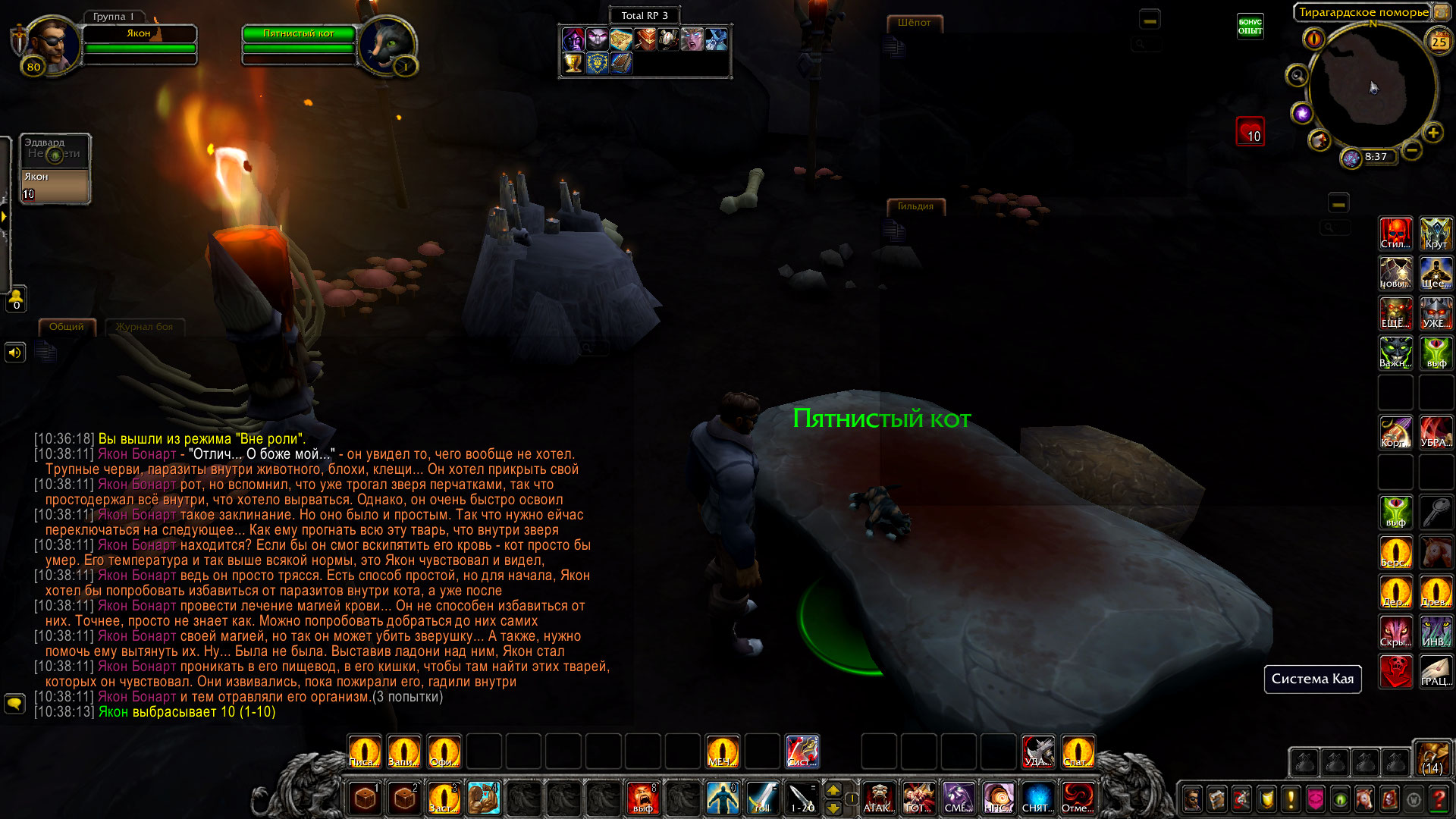Image resolution: width=1456 pixels, height=819 pixels.
Task: Zoom in the minimap with the plus button
Action: click(x=1432, y=133)
